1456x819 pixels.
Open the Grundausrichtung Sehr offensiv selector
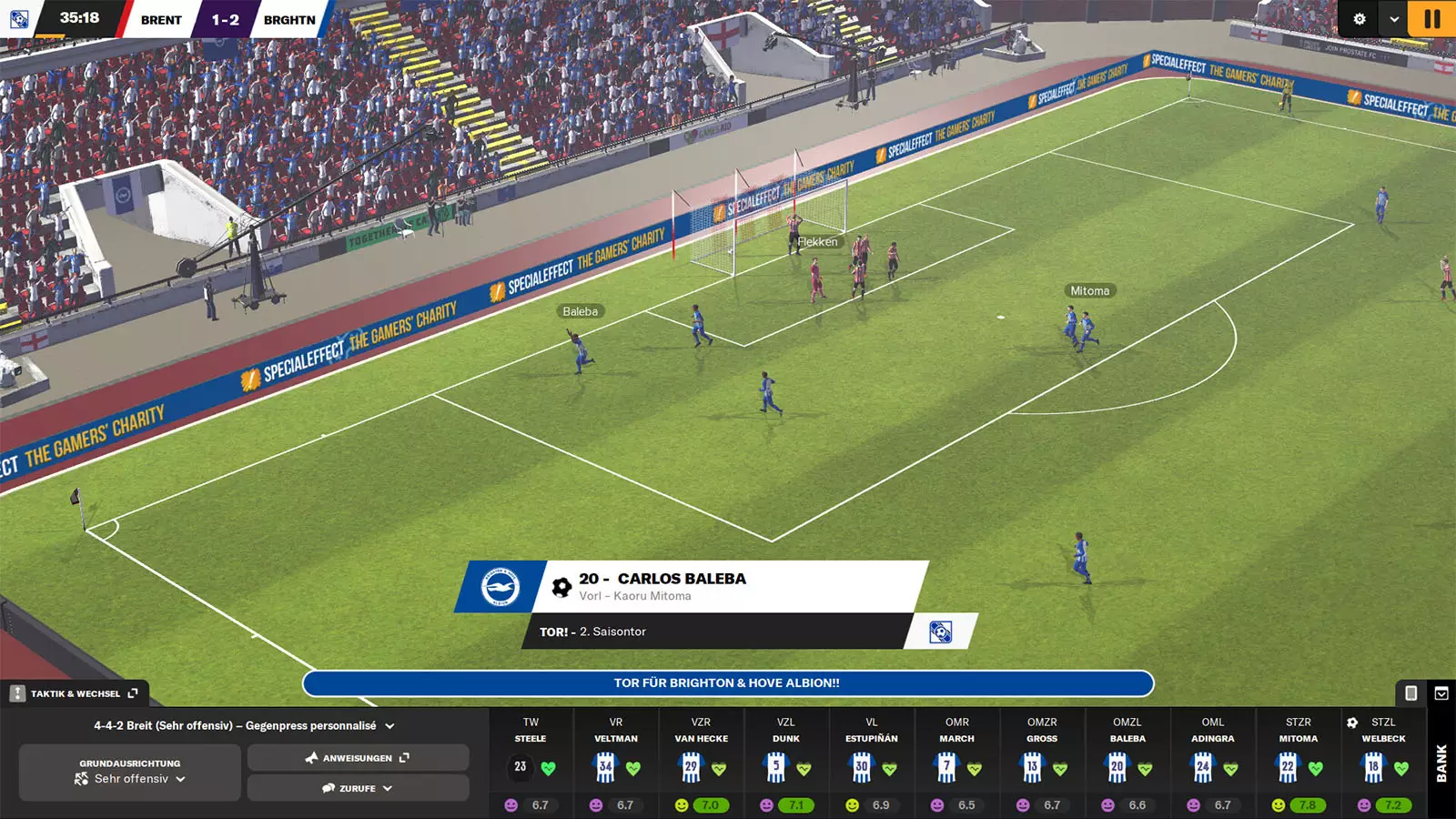click(x=130, y=772)
